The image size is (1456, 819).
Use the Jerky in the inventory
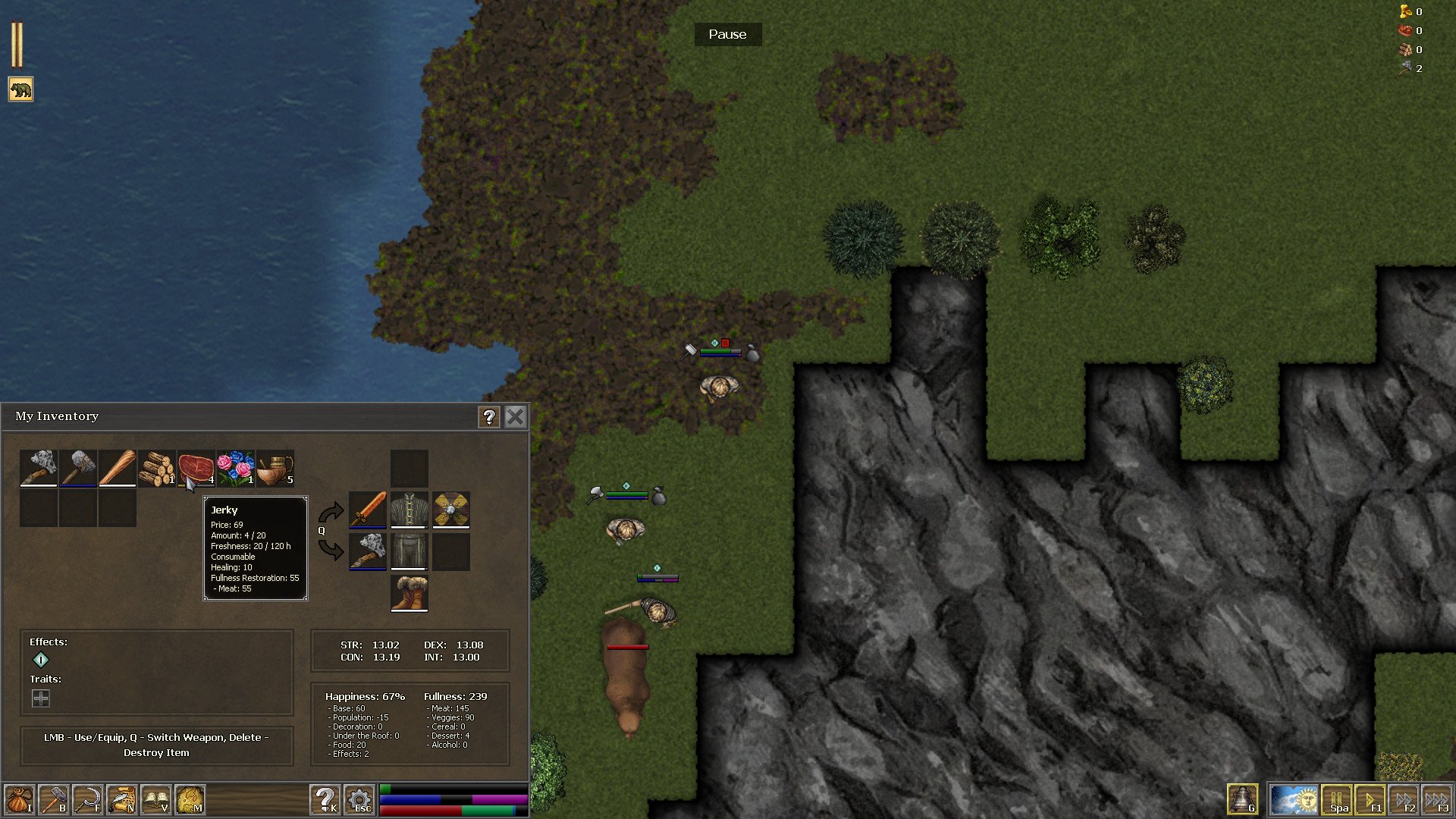(196, 468)
